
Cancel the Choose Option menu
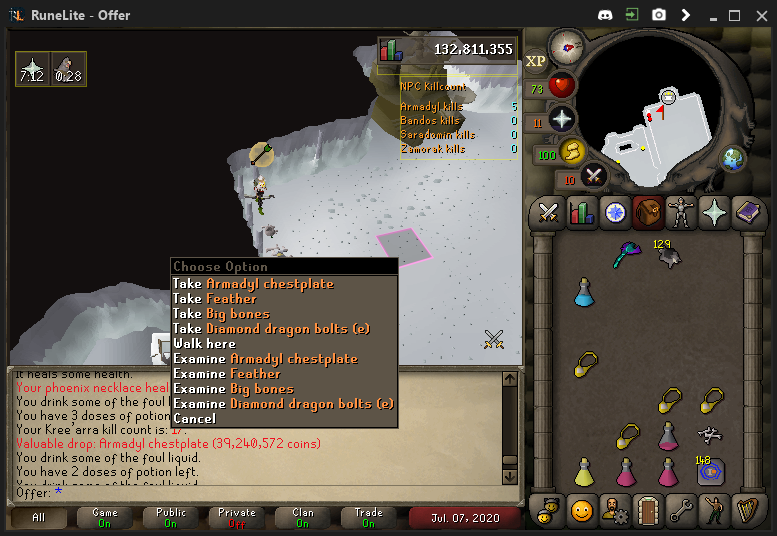(x=194, y=419)
